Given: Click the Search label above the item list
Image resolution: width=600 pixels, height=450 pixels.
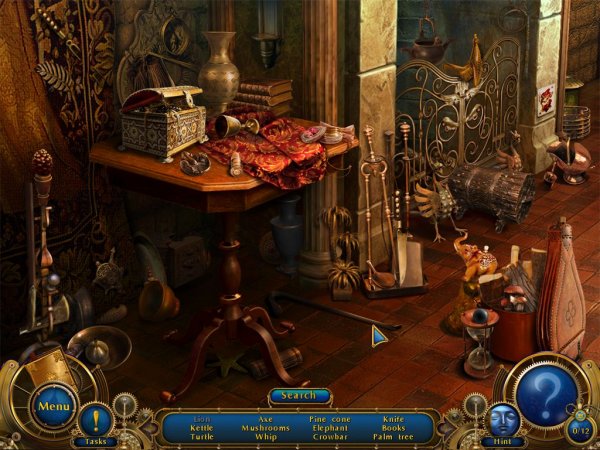Looking at the screenshot, I should [x=299, y=396].
